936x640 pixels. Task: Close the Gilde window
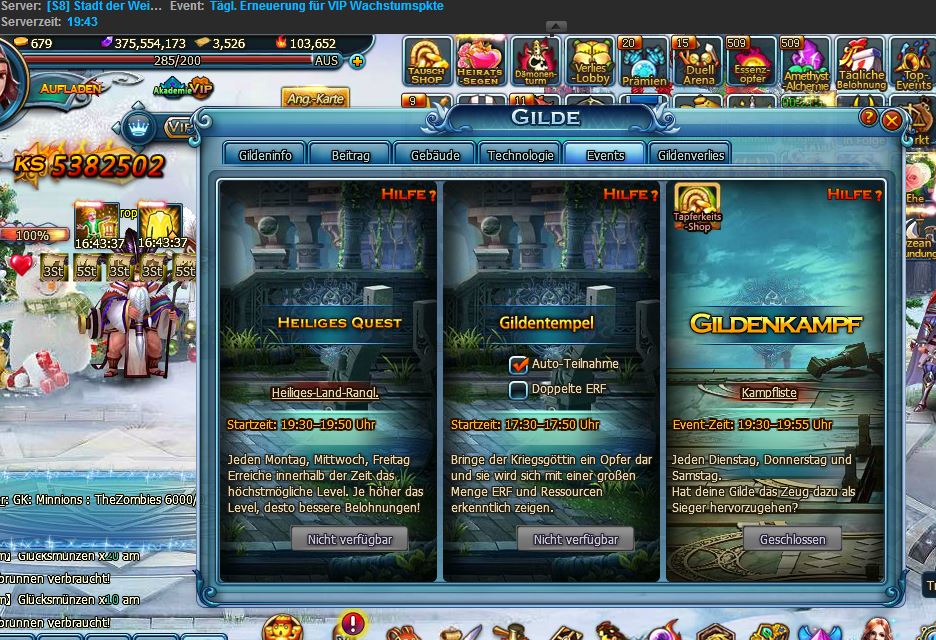[892, 119]
